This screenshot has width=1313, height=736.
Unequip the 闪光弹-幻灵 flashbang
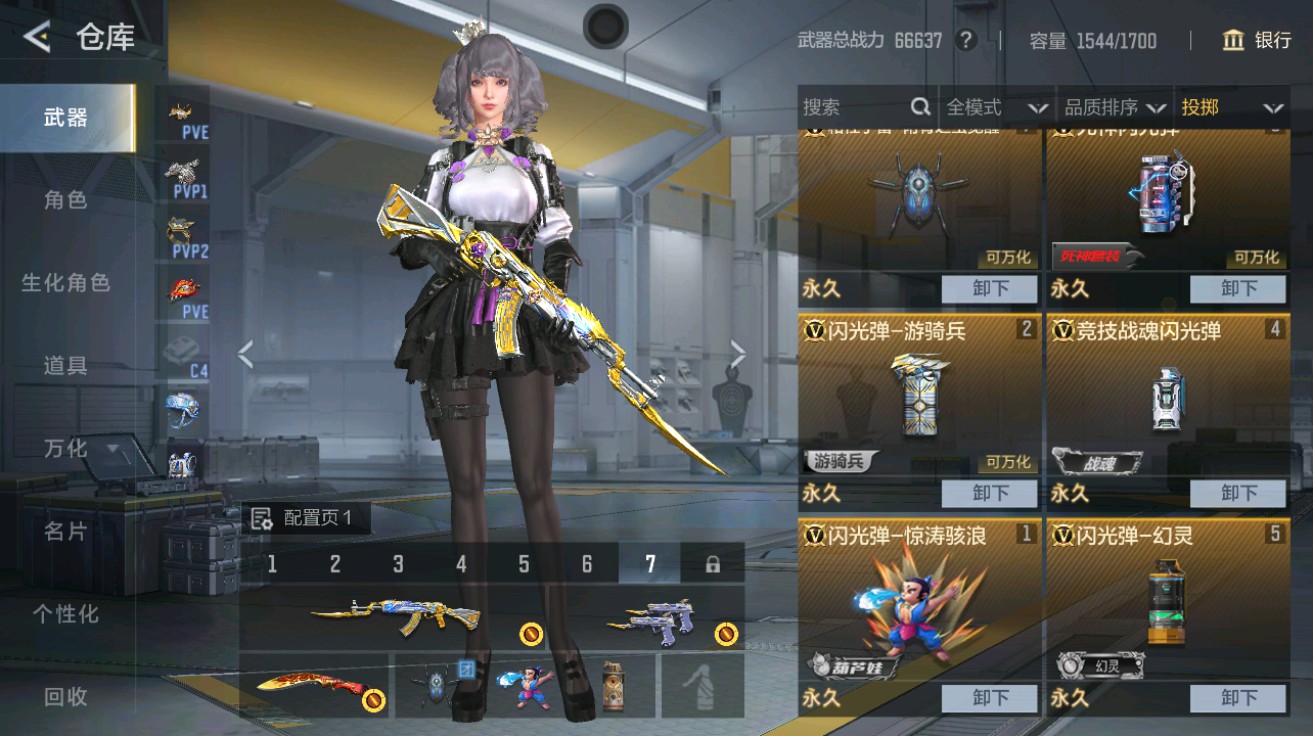pos(1237,697)
